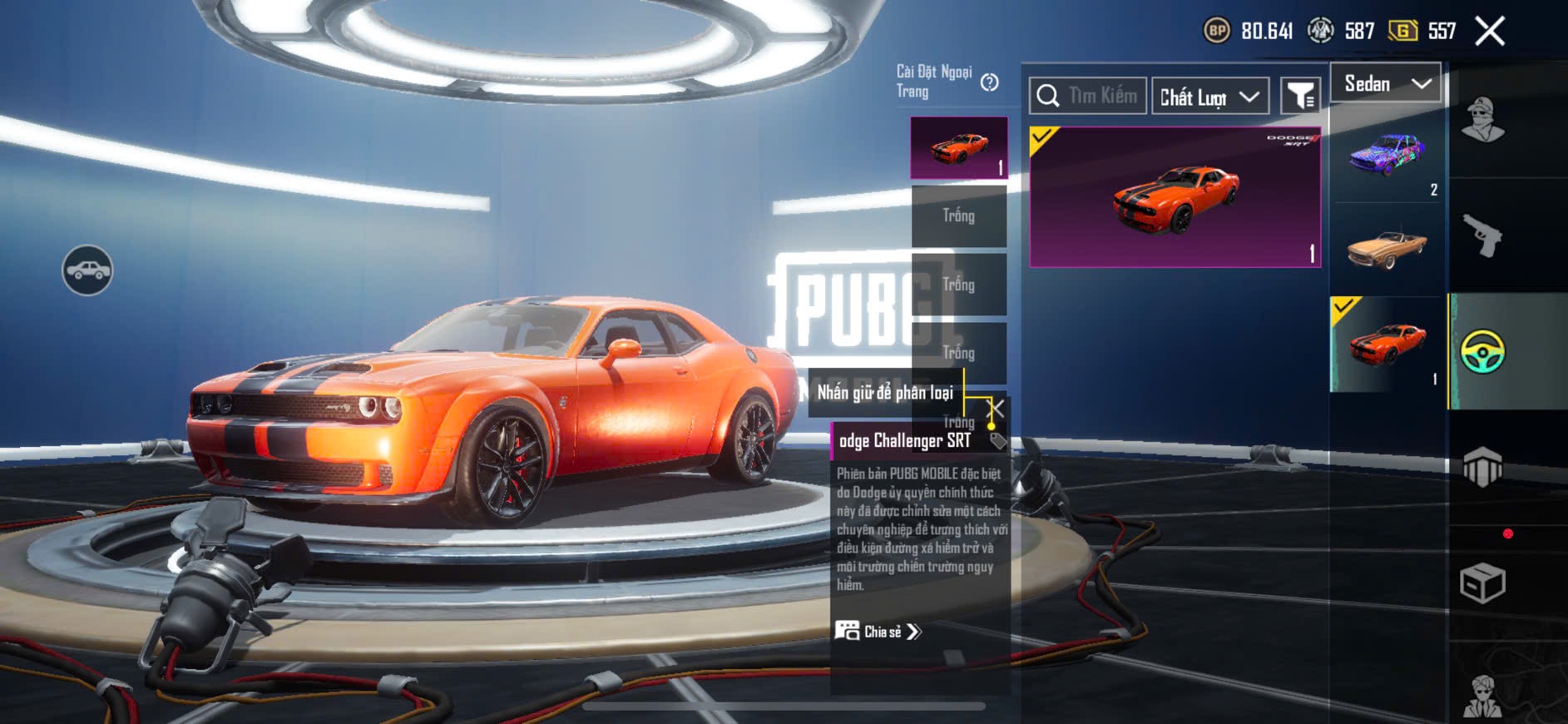Open the filter funnel button

[1300, 97]
